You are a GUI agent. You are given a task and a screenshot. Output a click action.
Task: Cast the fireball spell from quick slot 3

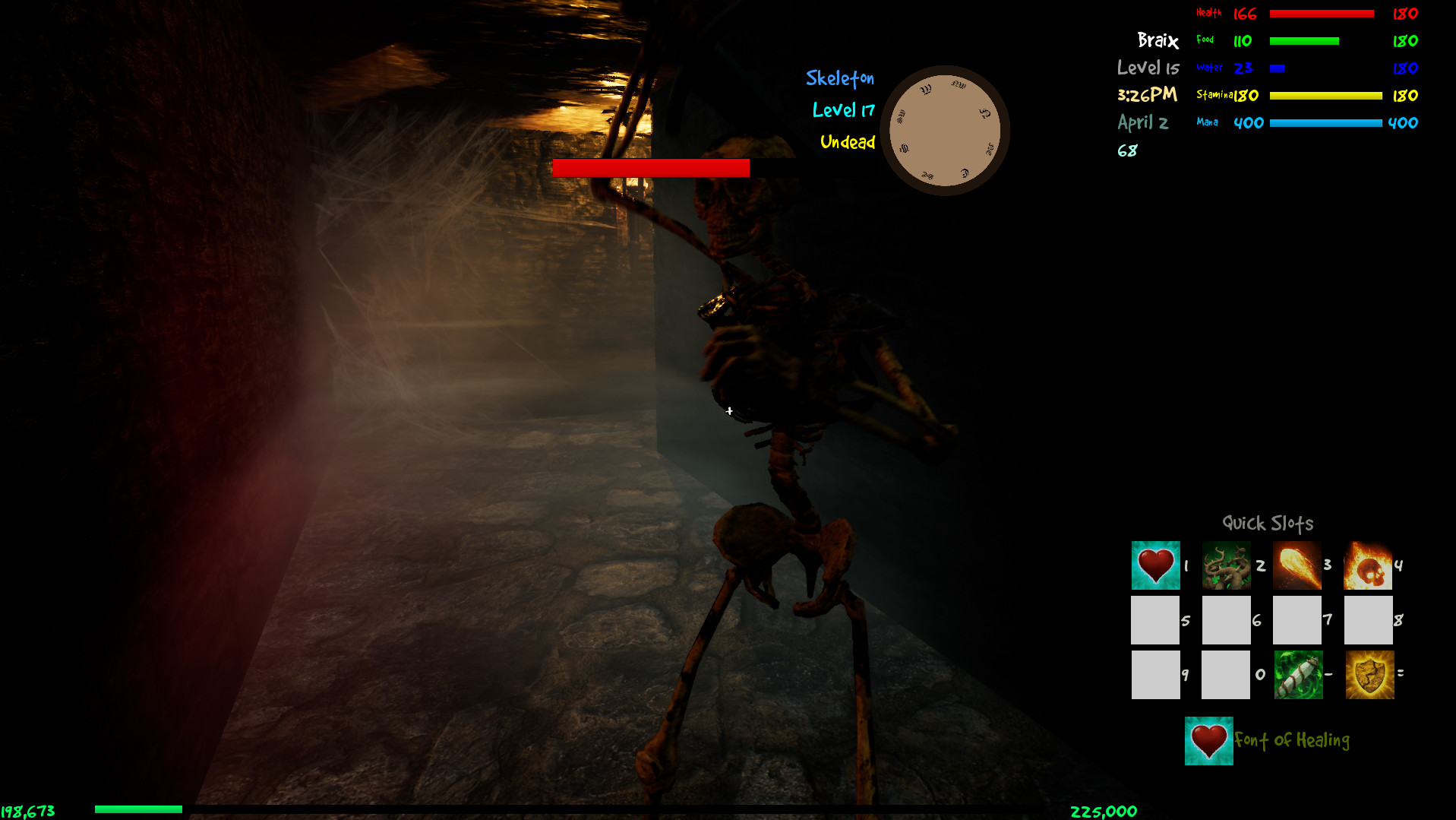[1297, 565]
